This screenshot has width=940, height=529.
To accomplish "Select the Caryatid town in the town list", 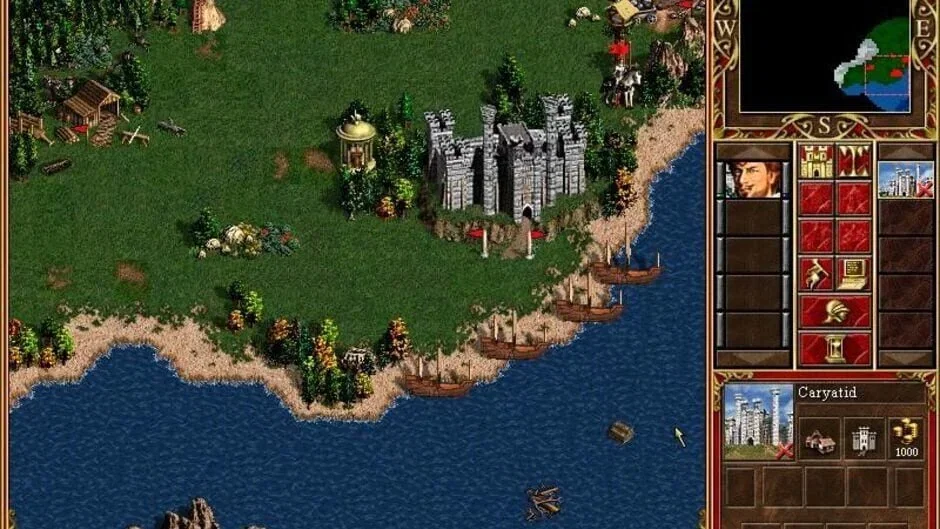I will click(905, 180).
